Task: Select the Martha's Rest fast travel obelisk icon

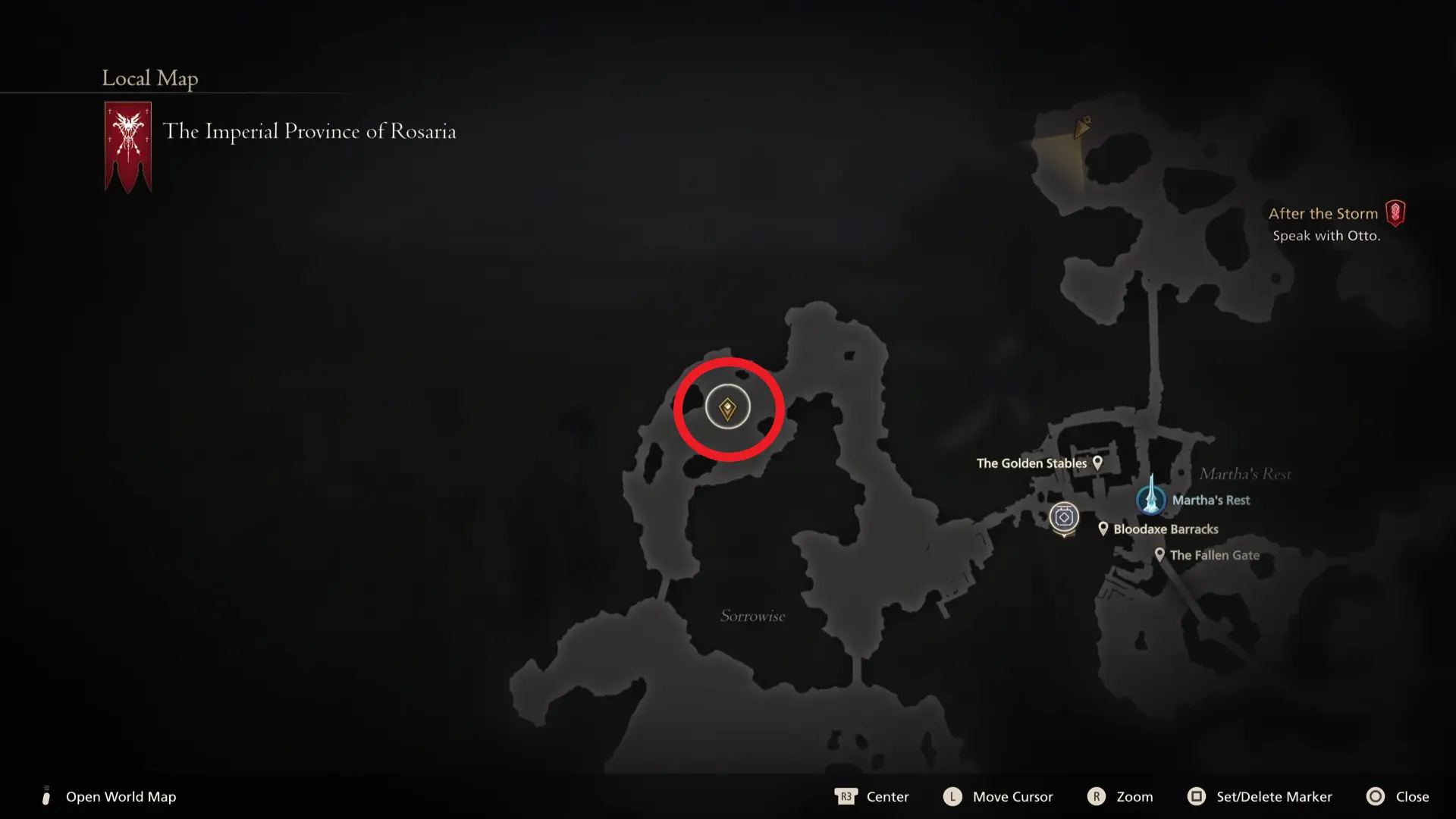Action: 1150,500
